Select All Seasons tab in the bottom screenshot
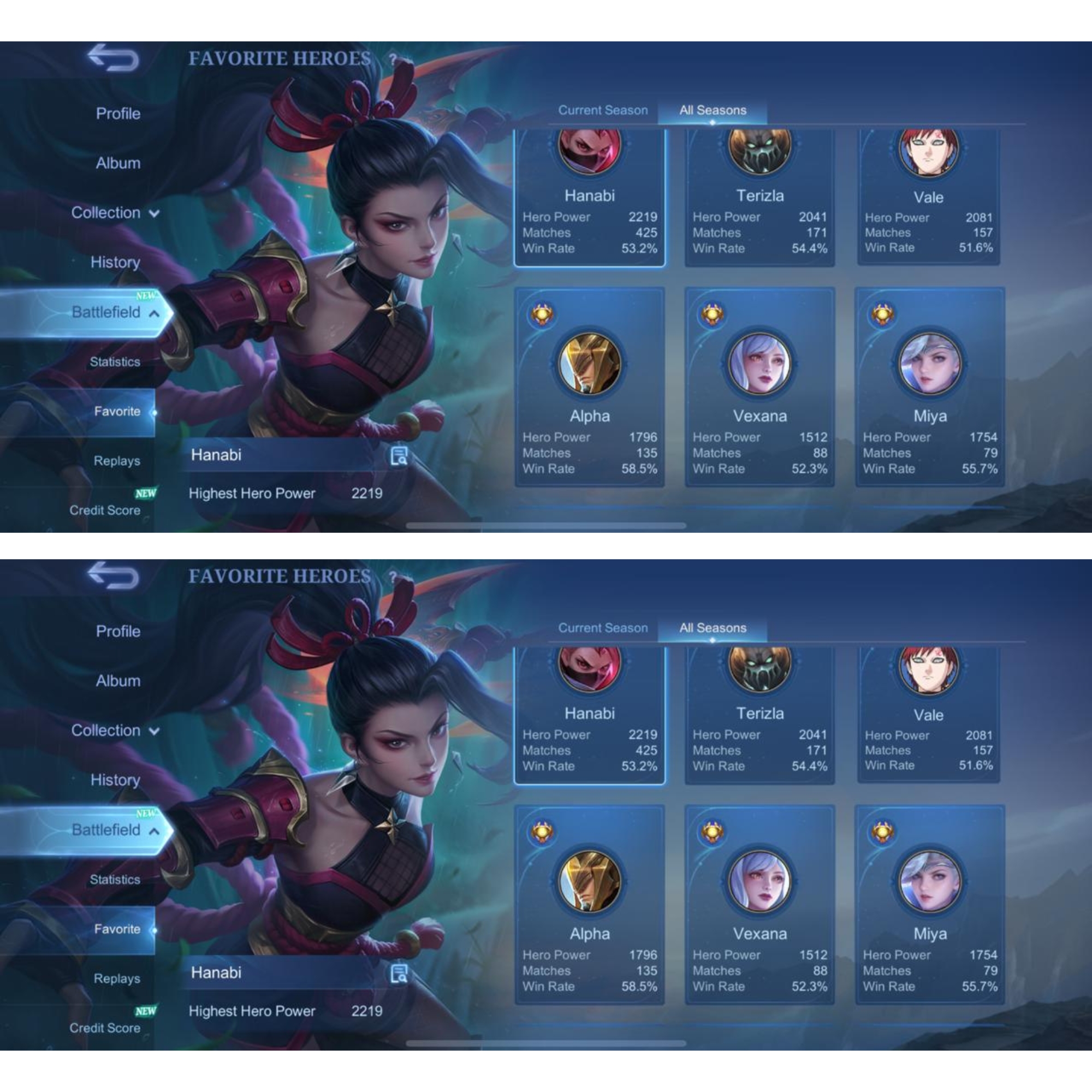The image size is (1092, 1092). 712,628
